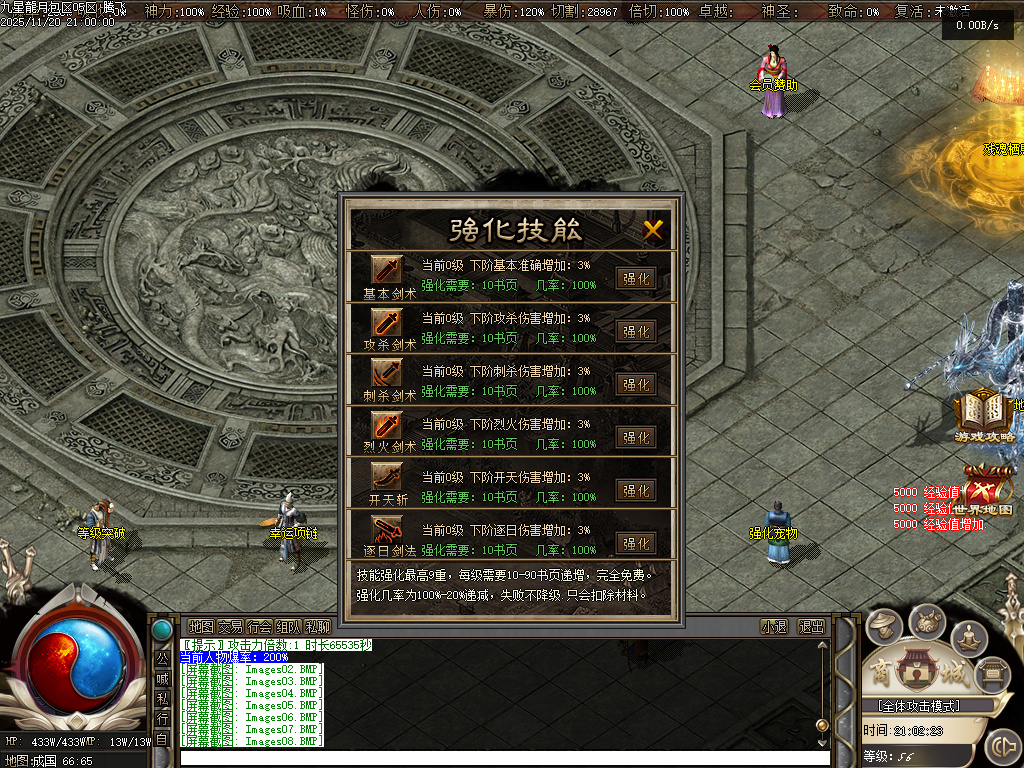Enhance the 基本剑术 skill
Image resolution: width=1024 pixels, height=768 pixels.
click(x=636, y=278)
